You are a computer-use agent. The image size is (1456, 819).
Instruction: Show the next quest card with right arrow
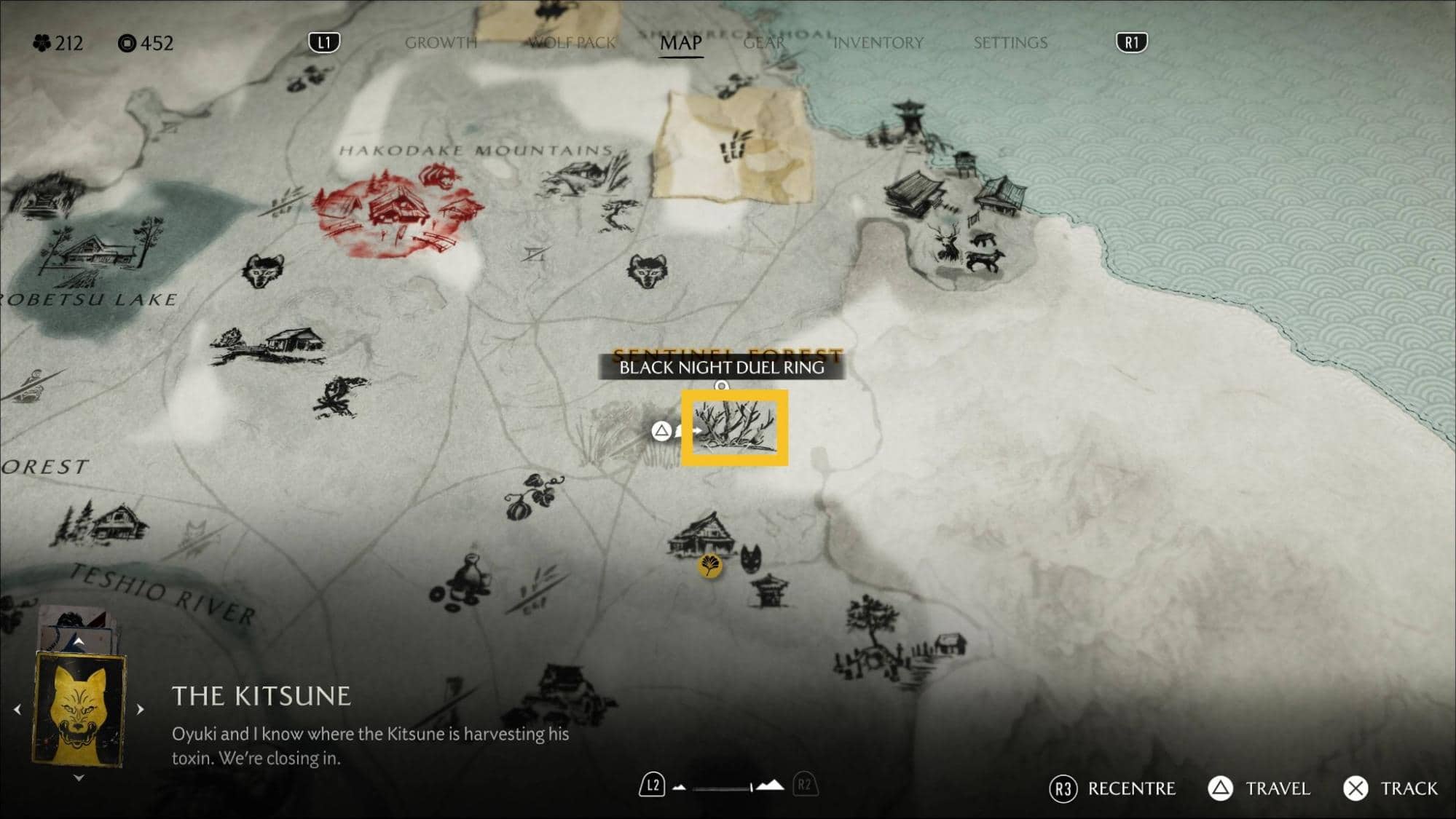pos(141,708)
